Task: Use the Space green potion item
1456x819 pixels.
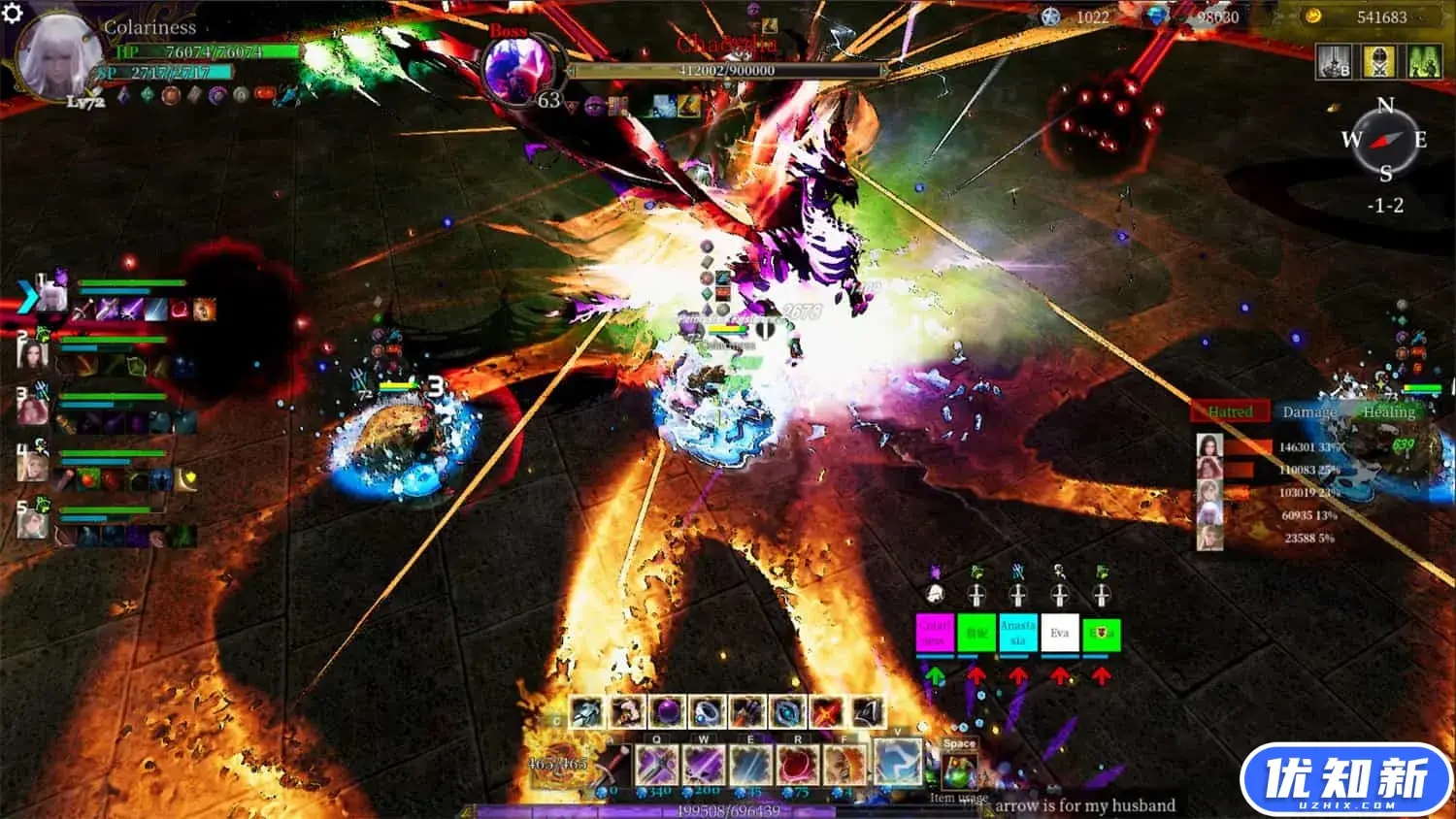Action: [x=959, y=770]
